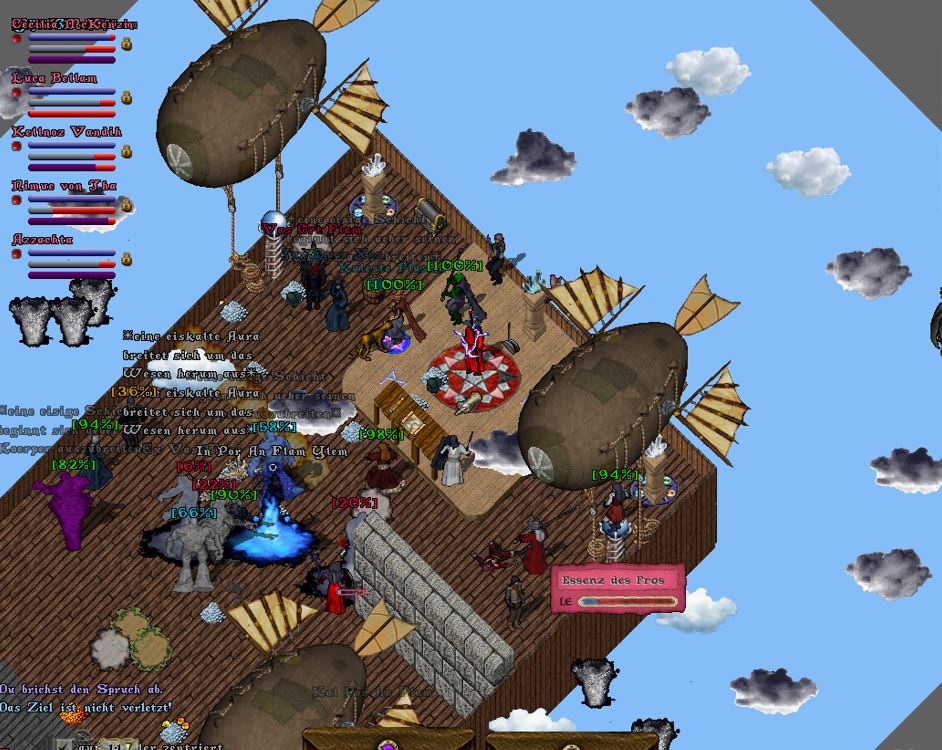Select Cecilia McKenzie's party status bar
Image resolution: width=942 pixels, height=750 pixels.
click(72, 45)
